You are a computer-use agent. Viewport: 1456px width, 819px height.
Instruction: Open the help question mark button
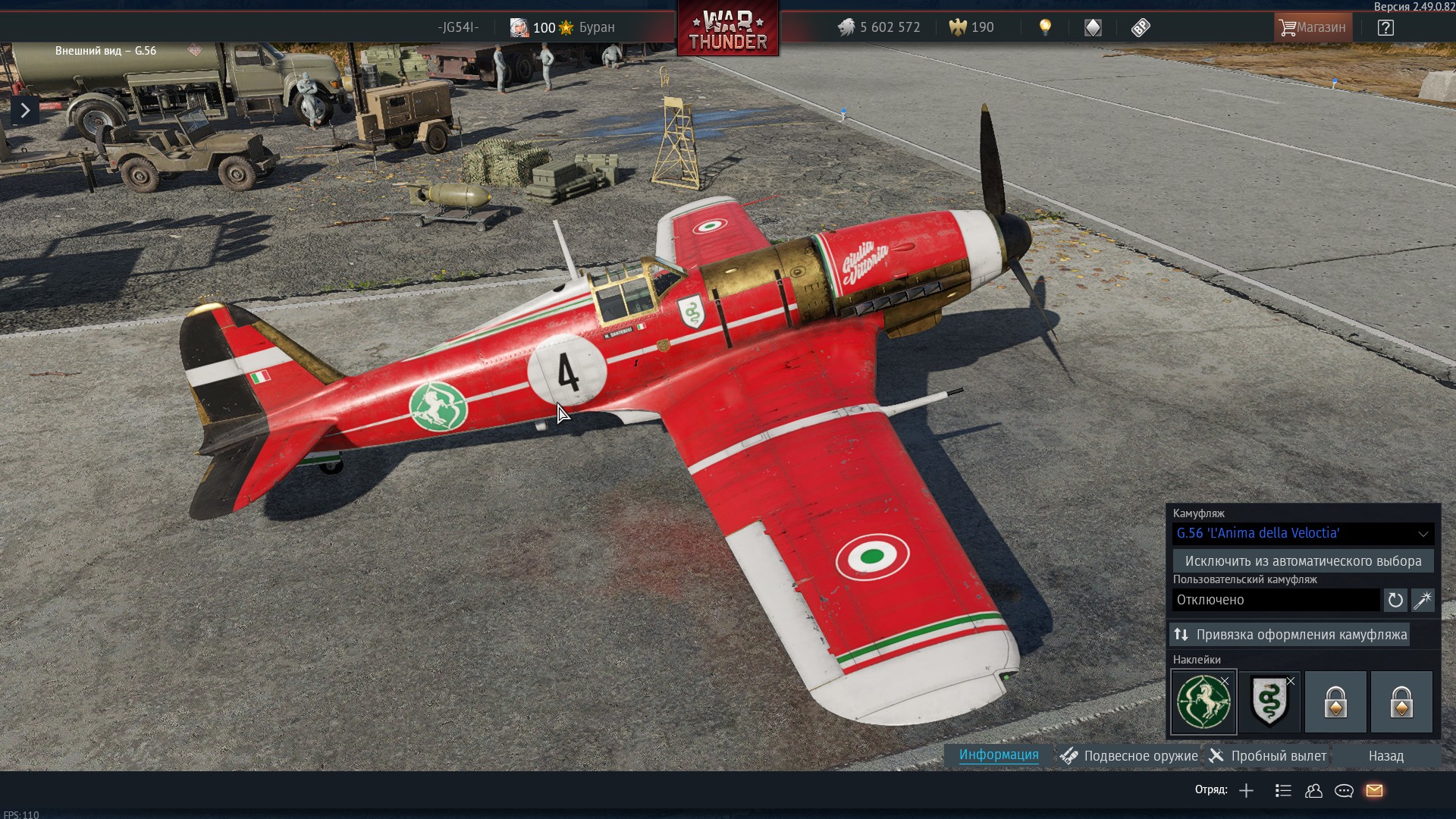coord(1385,27)
